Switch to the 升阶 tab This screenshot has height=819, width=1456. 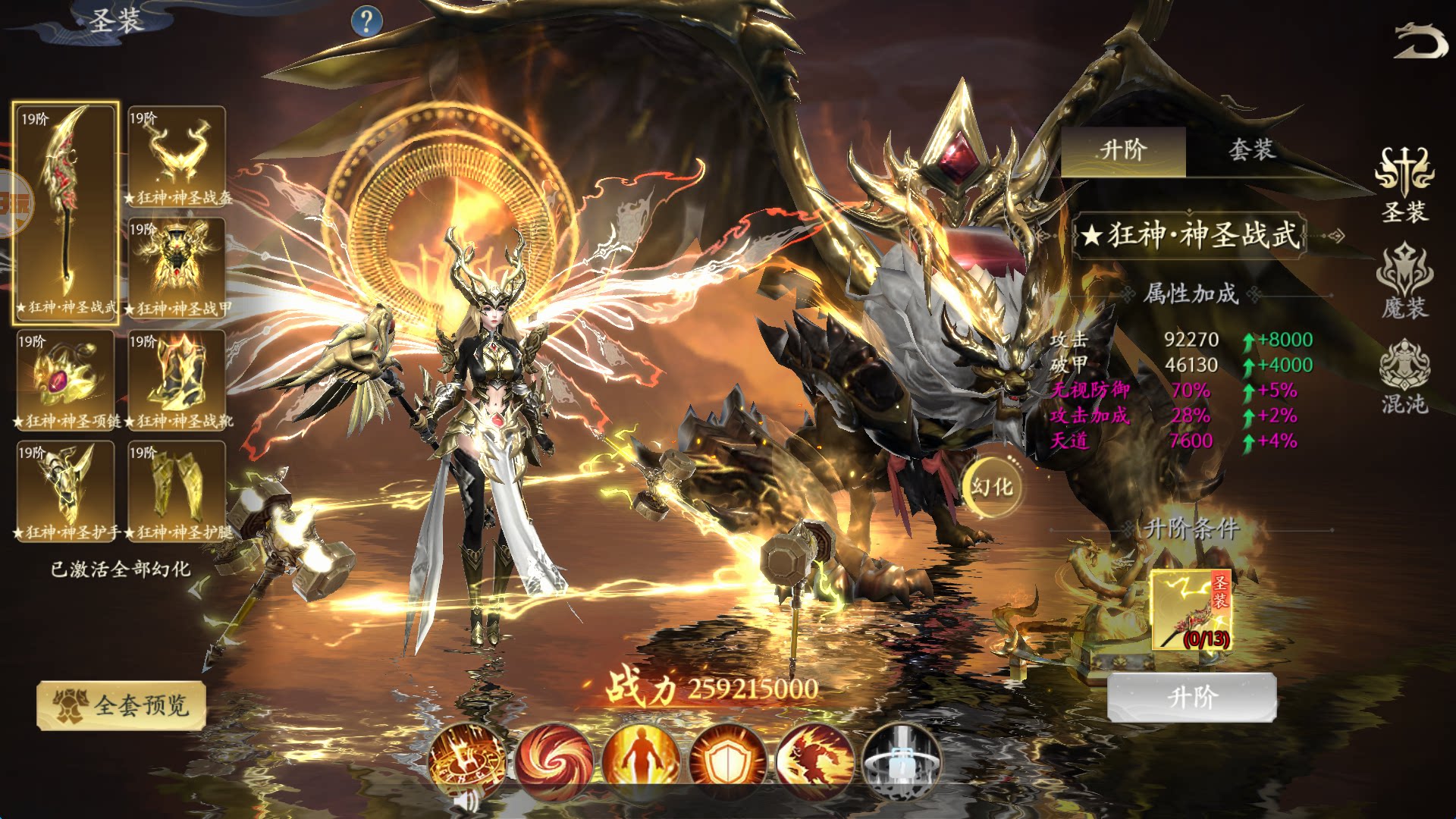[1123, 151]
